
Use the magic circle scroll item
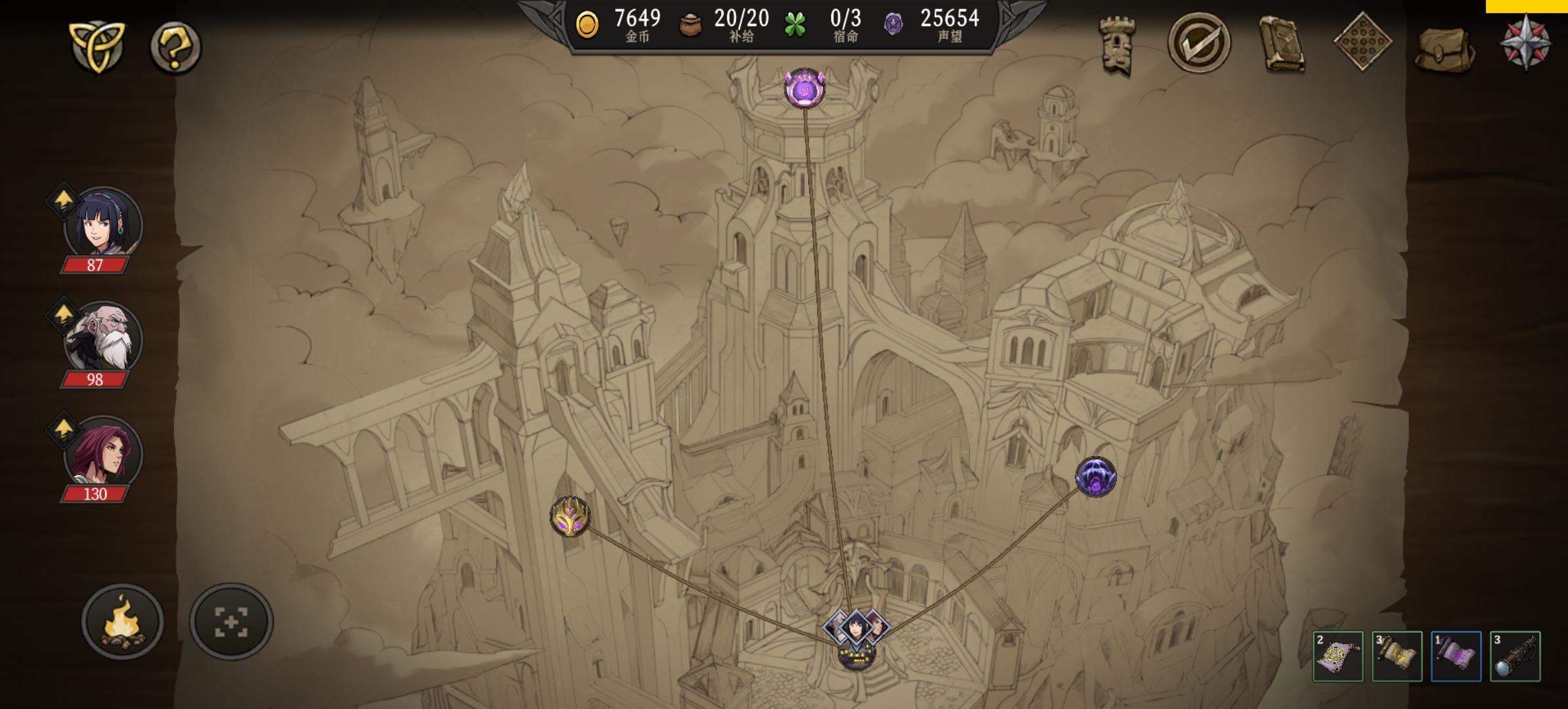(1338, 656)
